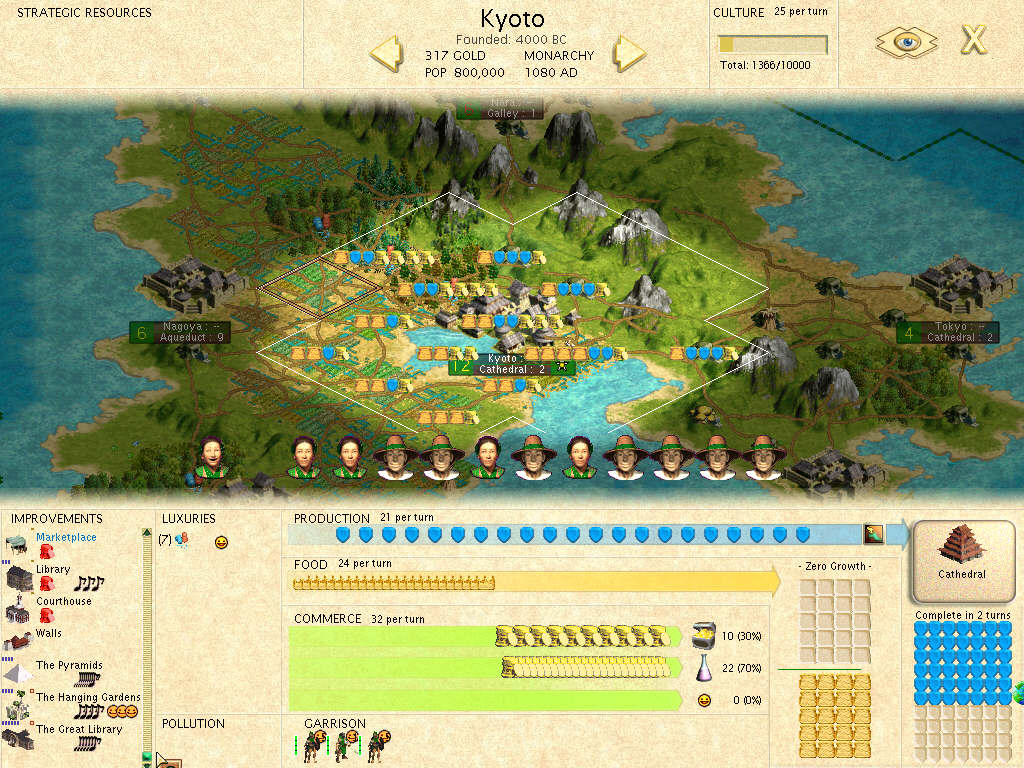1024x768 pixels.
Task: Open the city view eye icon
Action: (906, 41)
